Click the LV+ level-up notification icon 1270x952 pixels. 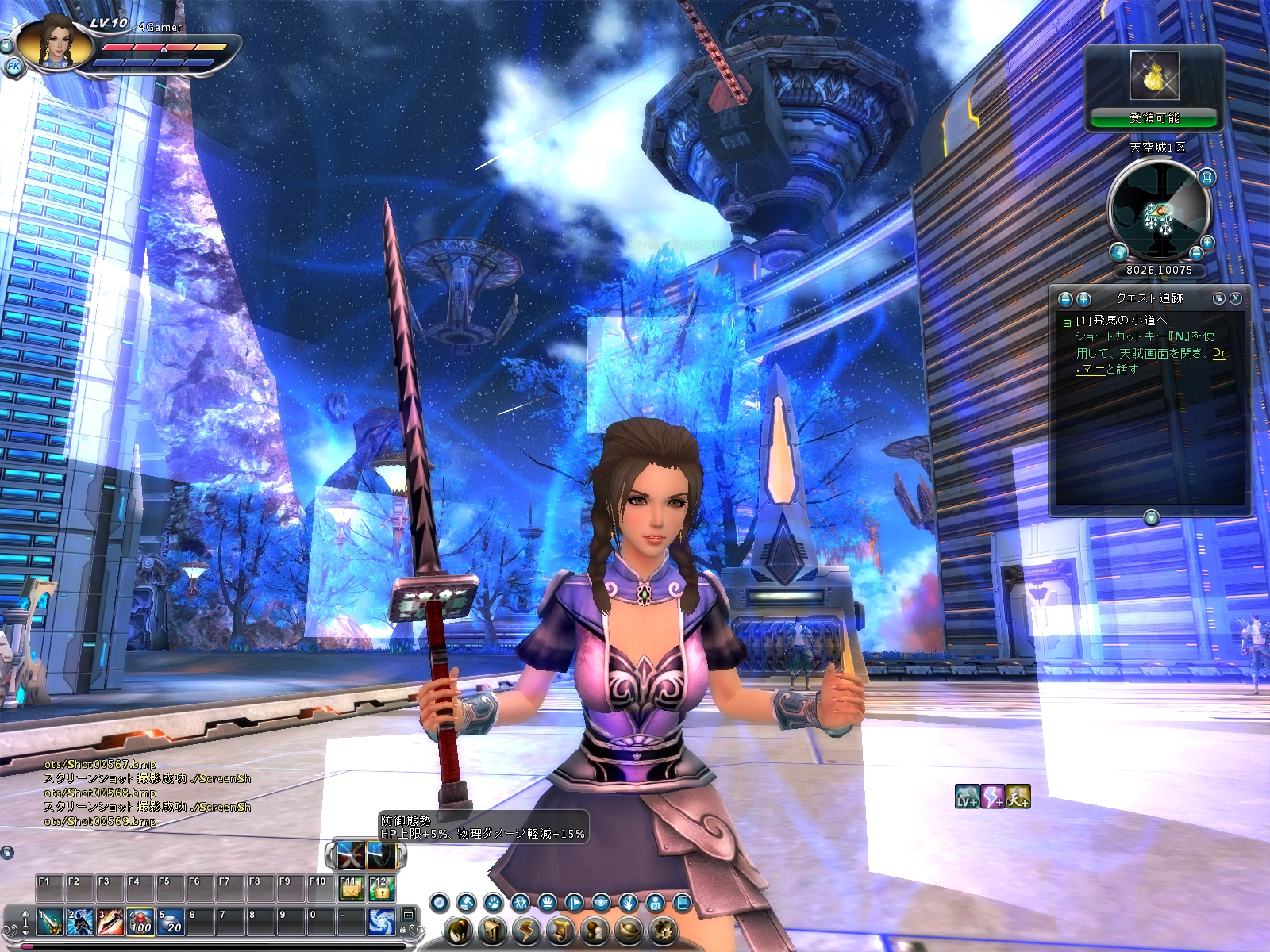click(x=967, y=797)
